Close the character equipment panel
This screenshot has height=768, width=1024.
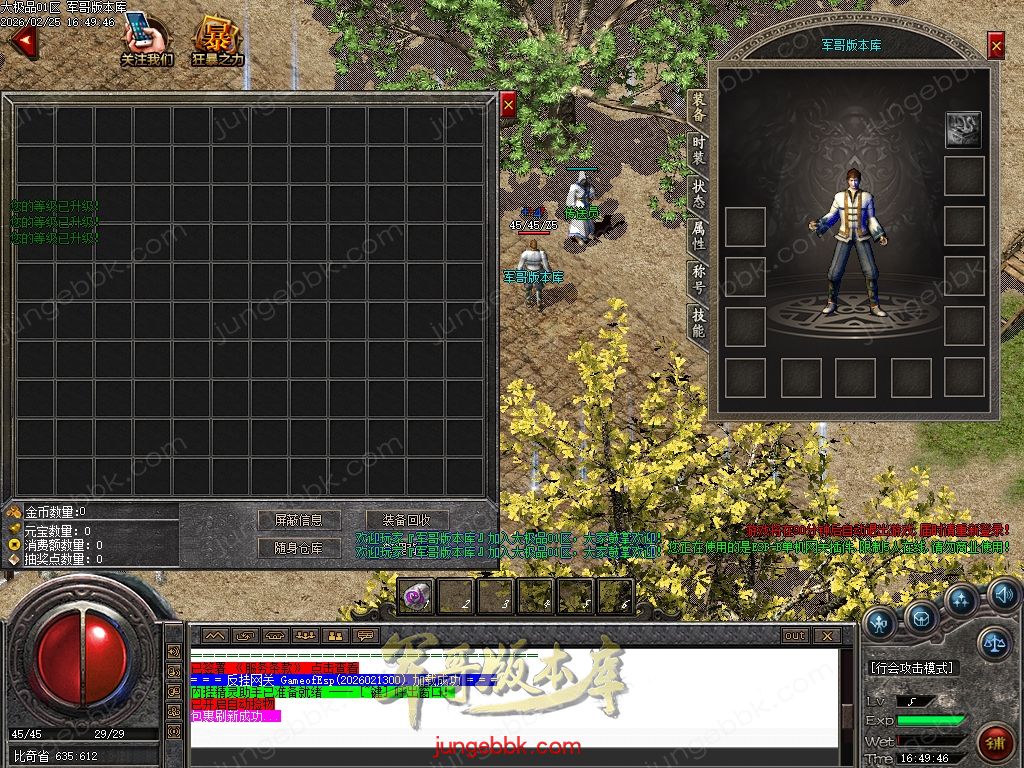pos(996,45)
